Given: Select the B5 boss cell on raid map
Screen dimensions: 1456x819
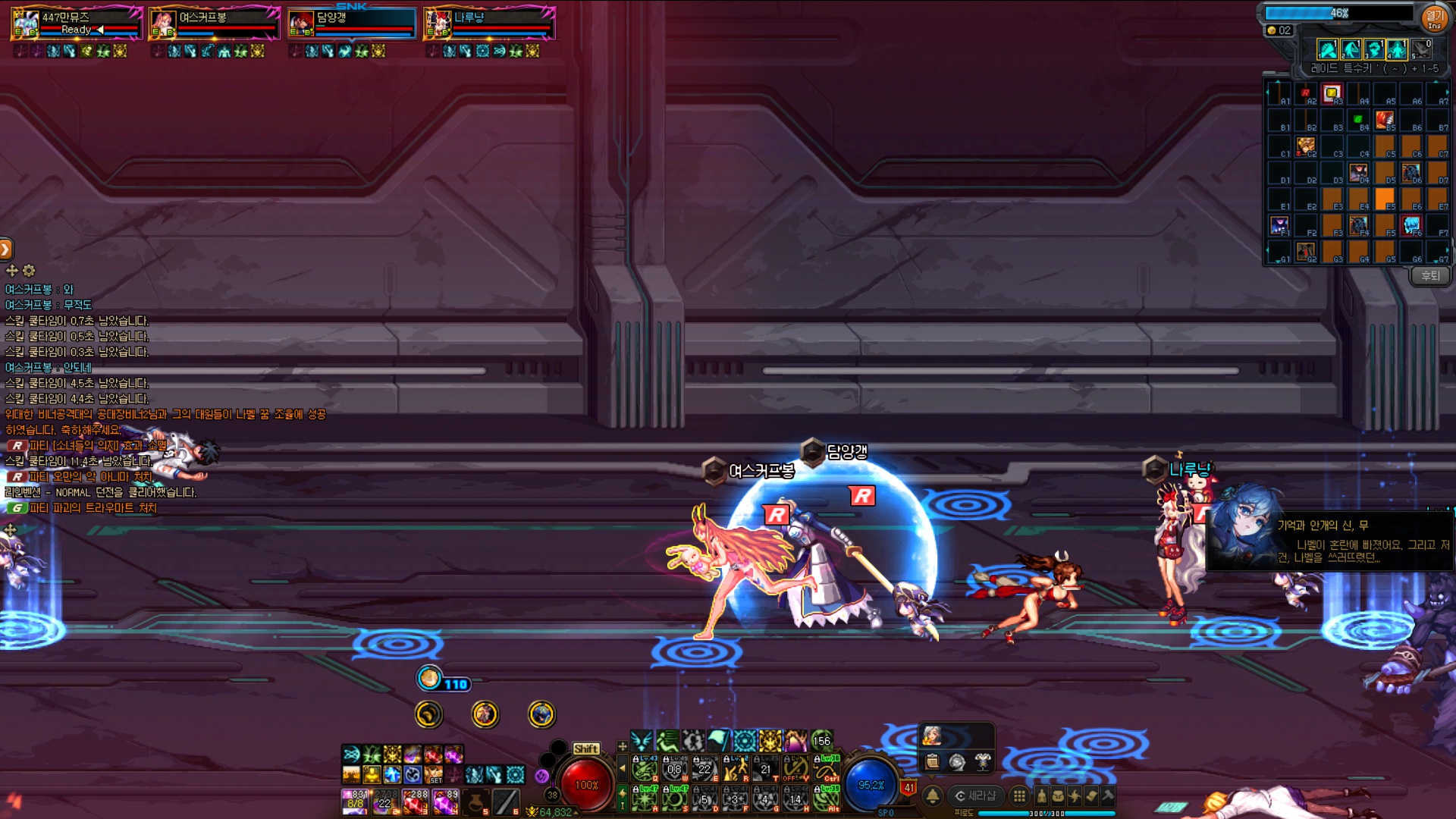Looking at the screenshot, I should (x=1385, y=120).
